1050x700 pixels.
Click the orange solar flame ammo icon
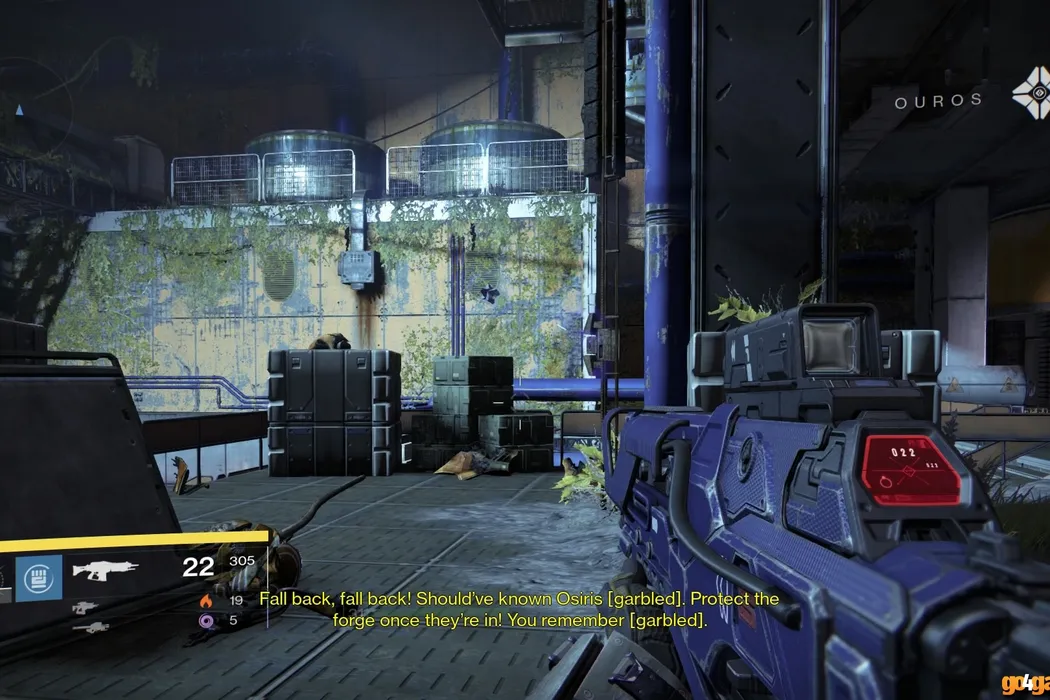coord(207,601)
